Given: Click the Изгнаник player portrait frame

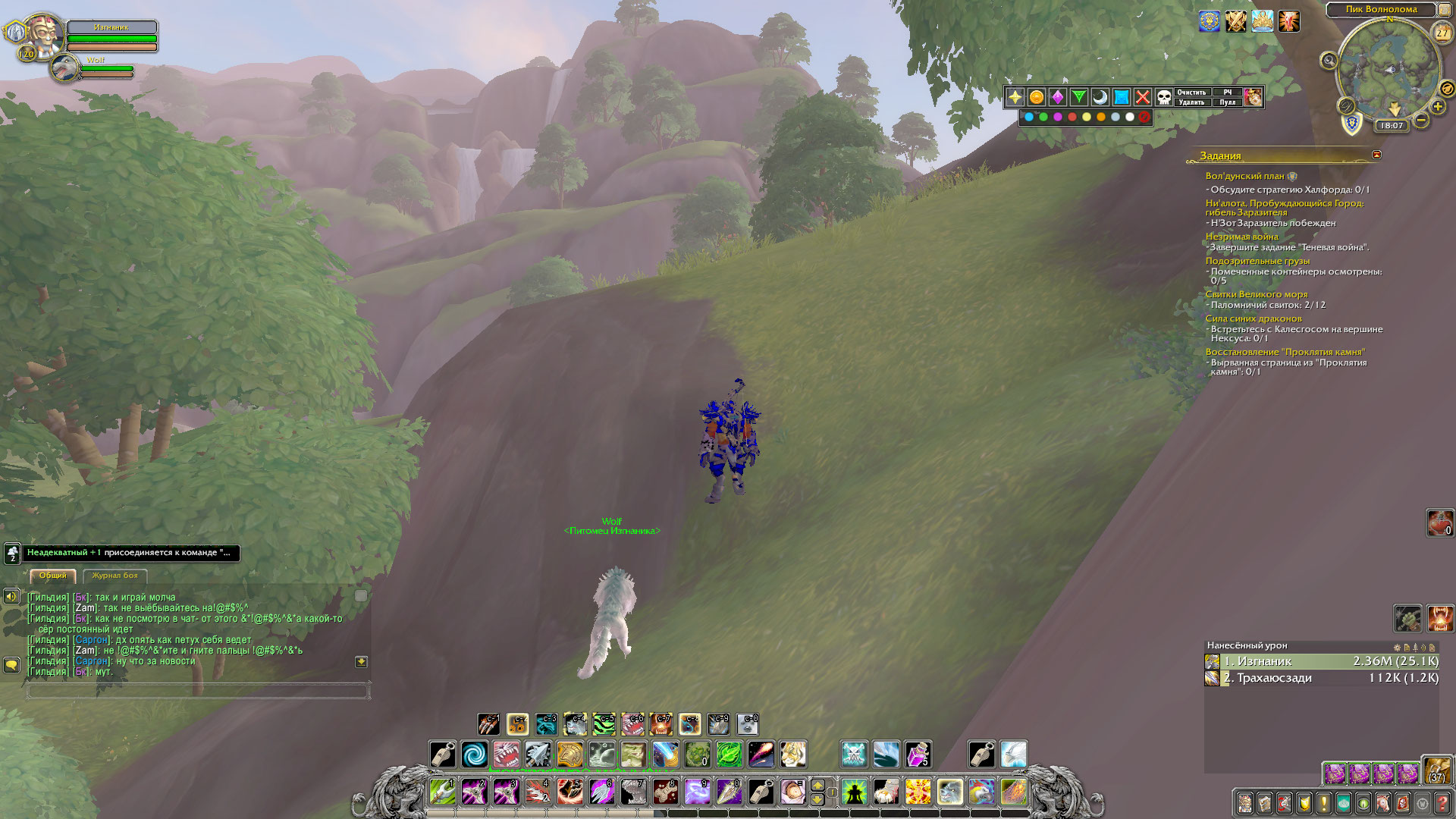Looking at the screenshot, I should tap(43, 36).
